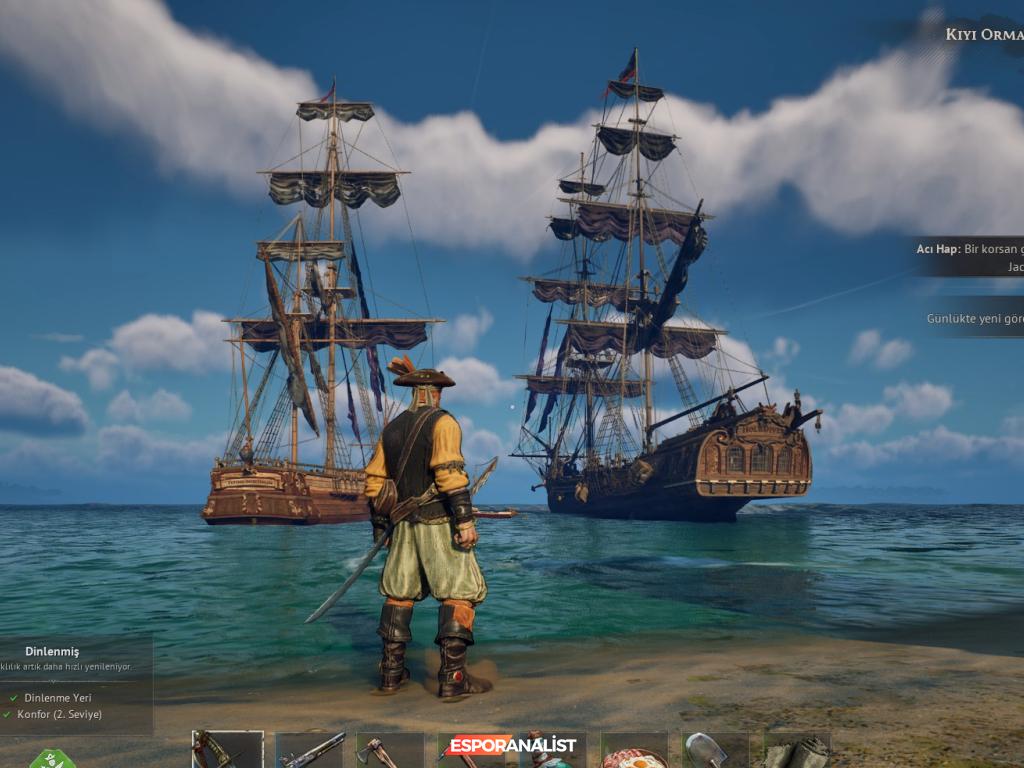The width and height of the screenshot is (1024, 768).
Task: Click the green hexagon status icon
Action: point(52,759)
